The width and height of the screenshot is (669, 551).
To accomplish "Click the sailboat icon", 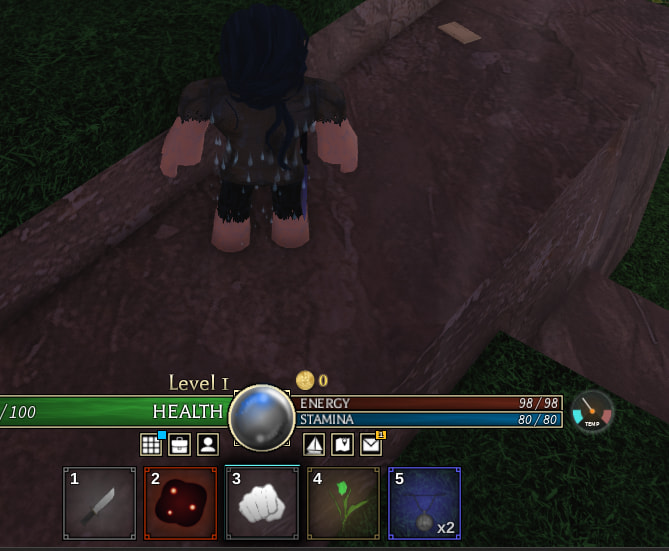I will [x=314, y=444].
